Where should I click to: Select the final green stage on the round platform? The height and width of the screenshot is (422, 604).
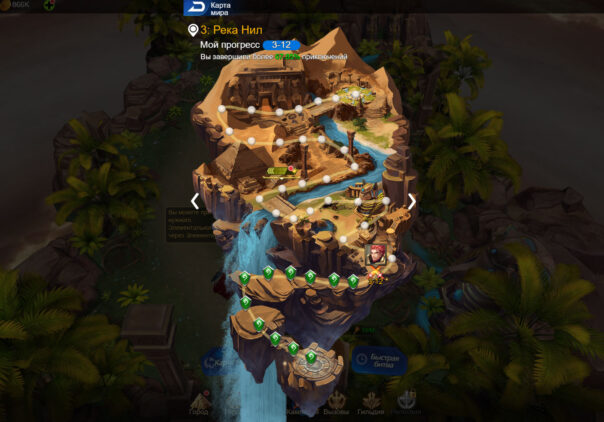(312, 355)
